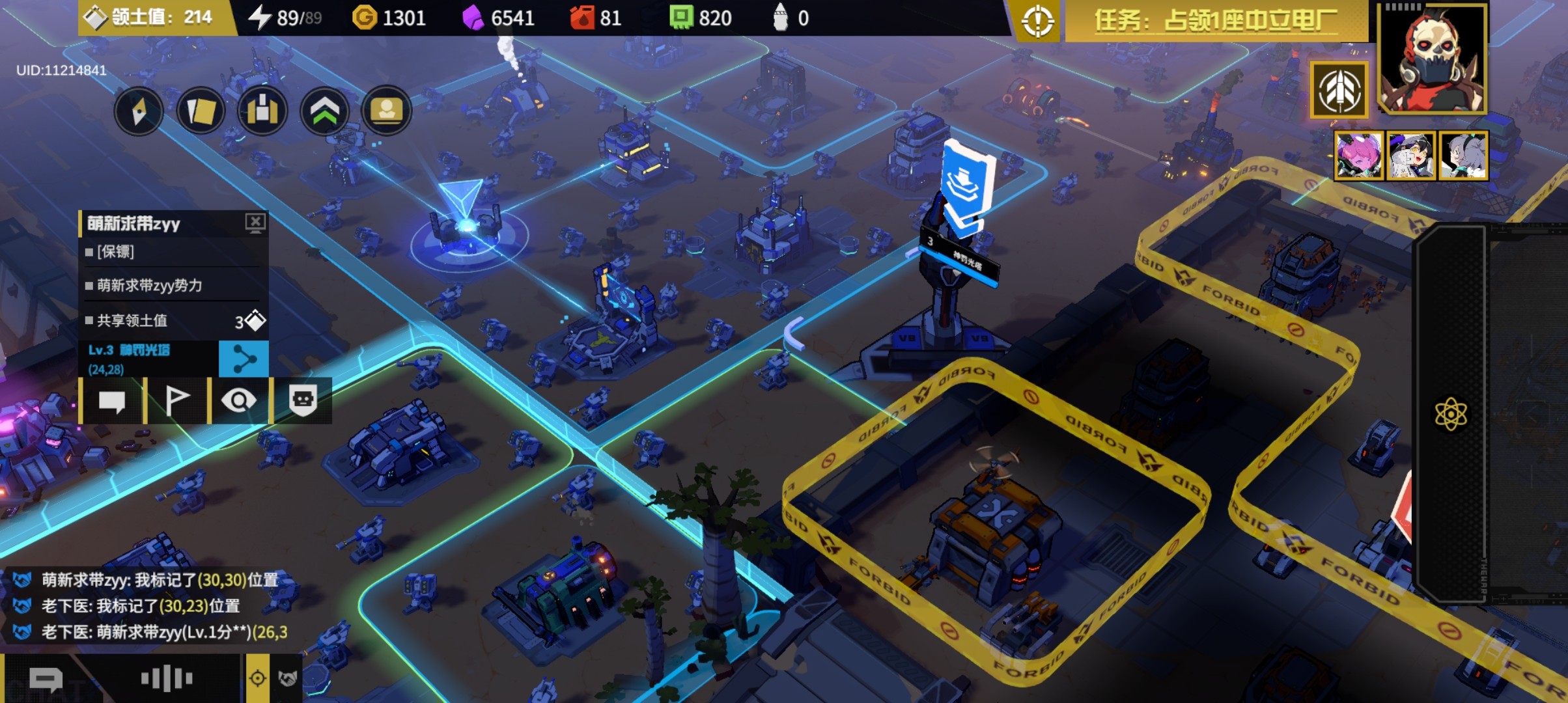Open the mission tracker banner 占领1座中立电厂
The image size is (1568, 703).
(1216, 21)
